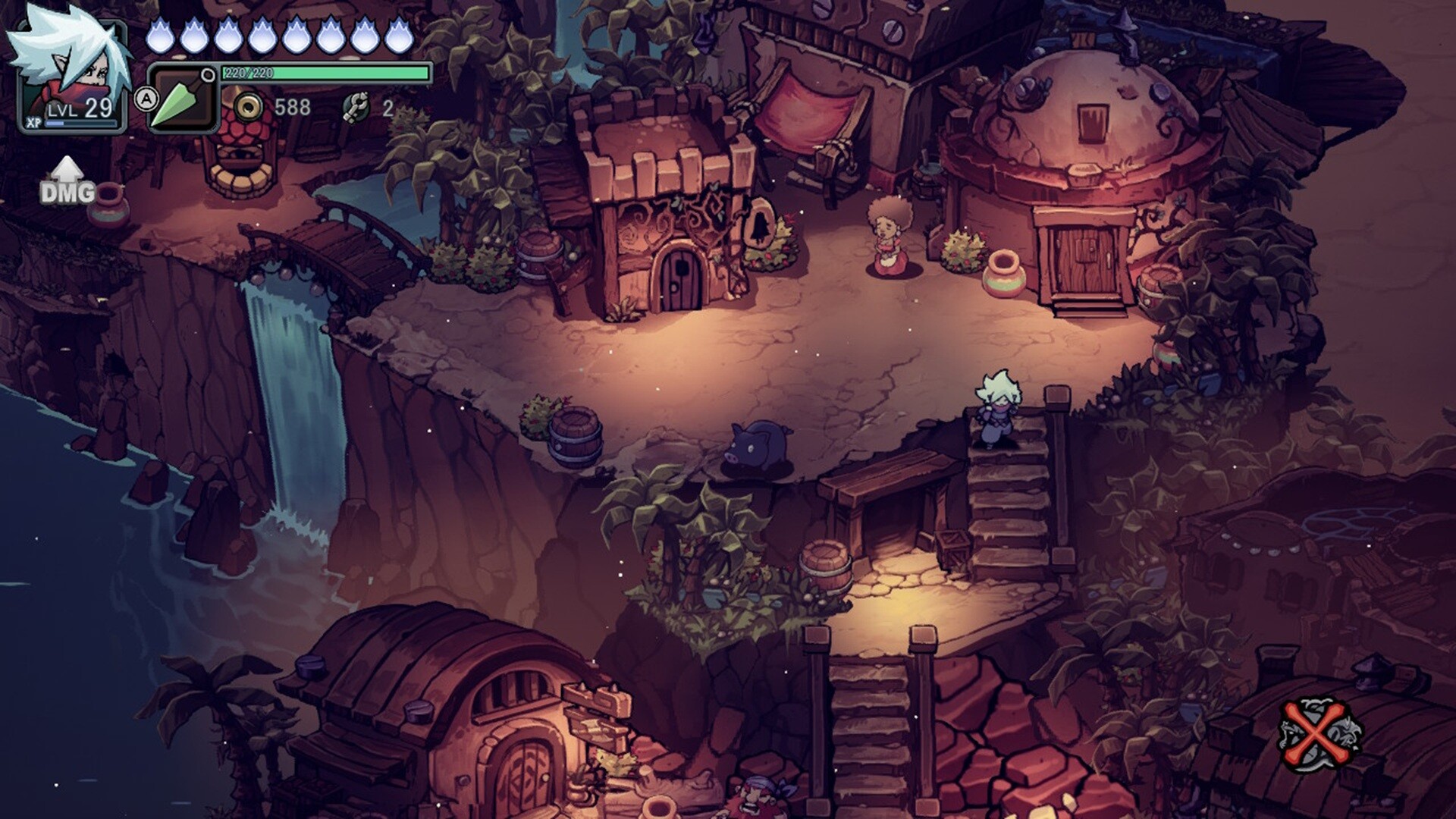Click the sleeping black pig

pos(758,447)
